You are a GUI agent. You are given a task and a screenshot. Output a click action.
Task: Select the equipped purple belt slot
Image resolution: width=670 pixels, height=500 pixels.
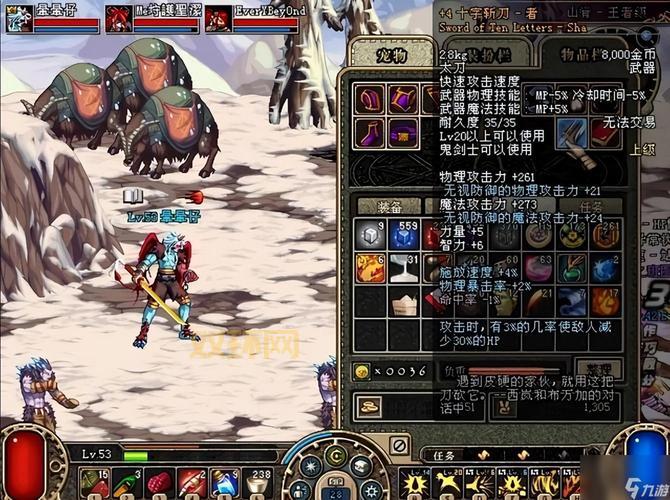pyautogui.click(x=404, y=133)
